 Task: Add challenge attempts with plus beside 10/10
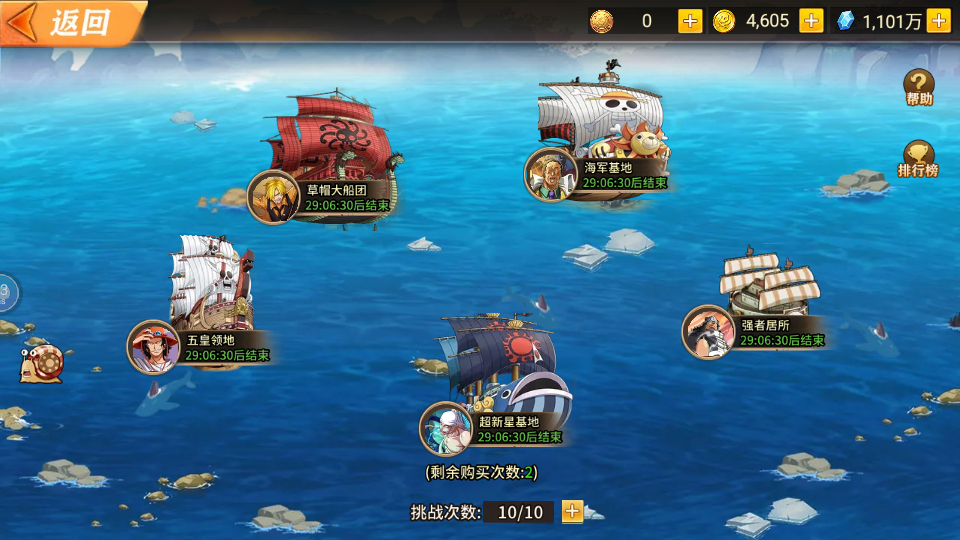click(x=572, y=512)
